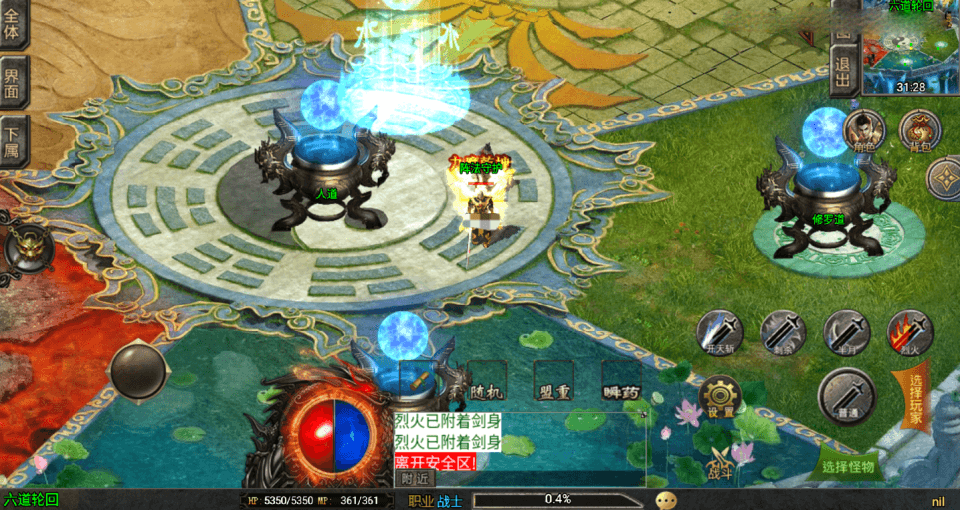Open the 背包 bag icon

919,131
